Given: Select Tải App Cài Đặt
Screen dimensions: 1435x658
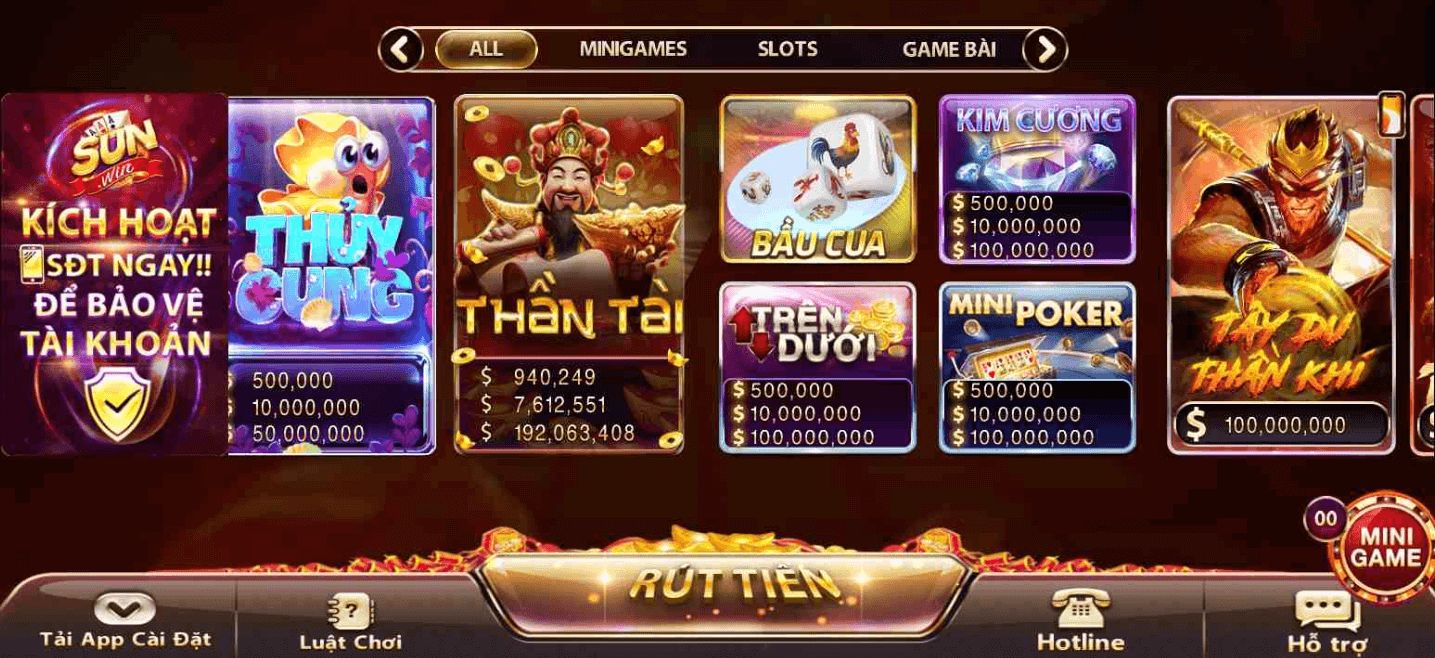Looking at the screenshot, I should pyautogui.click(x=125, y=622).
